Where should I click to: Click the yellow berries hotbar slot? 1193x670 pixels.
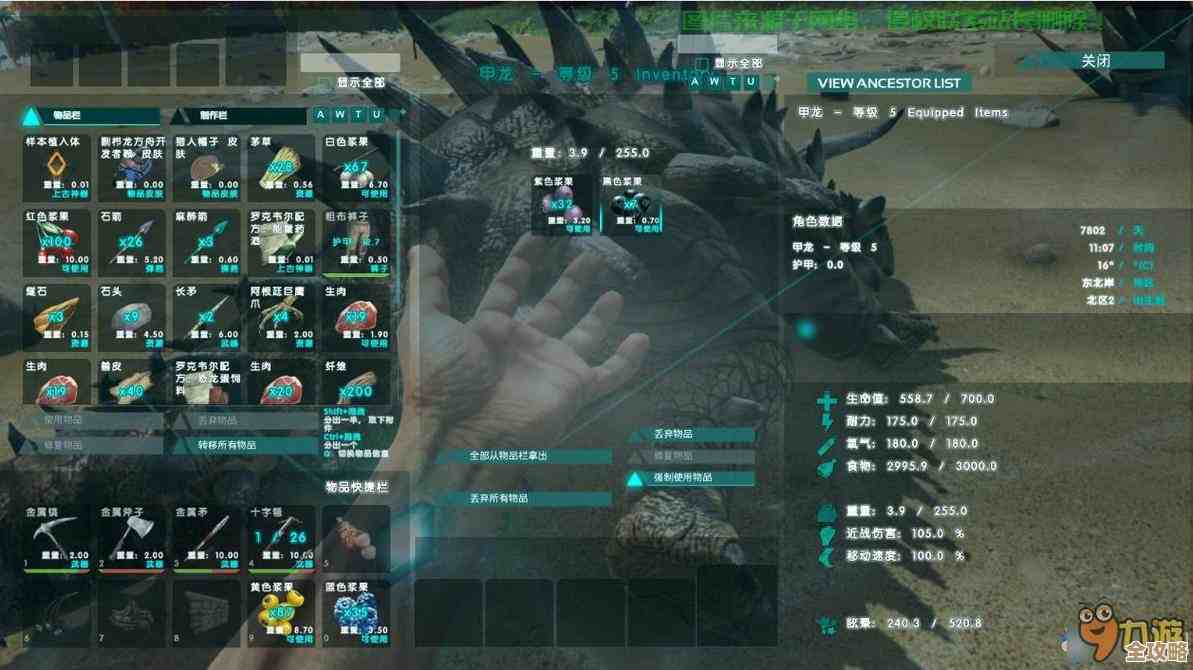point(281,612)
